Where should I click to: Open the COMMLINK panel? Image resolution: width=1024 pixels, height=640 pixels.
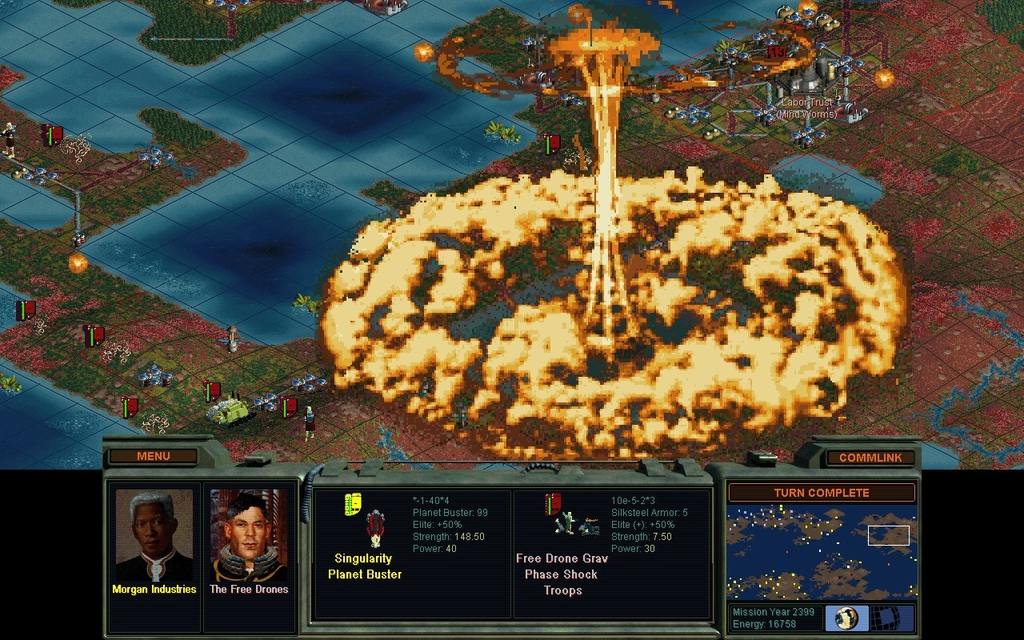click(x=870, y=457)
